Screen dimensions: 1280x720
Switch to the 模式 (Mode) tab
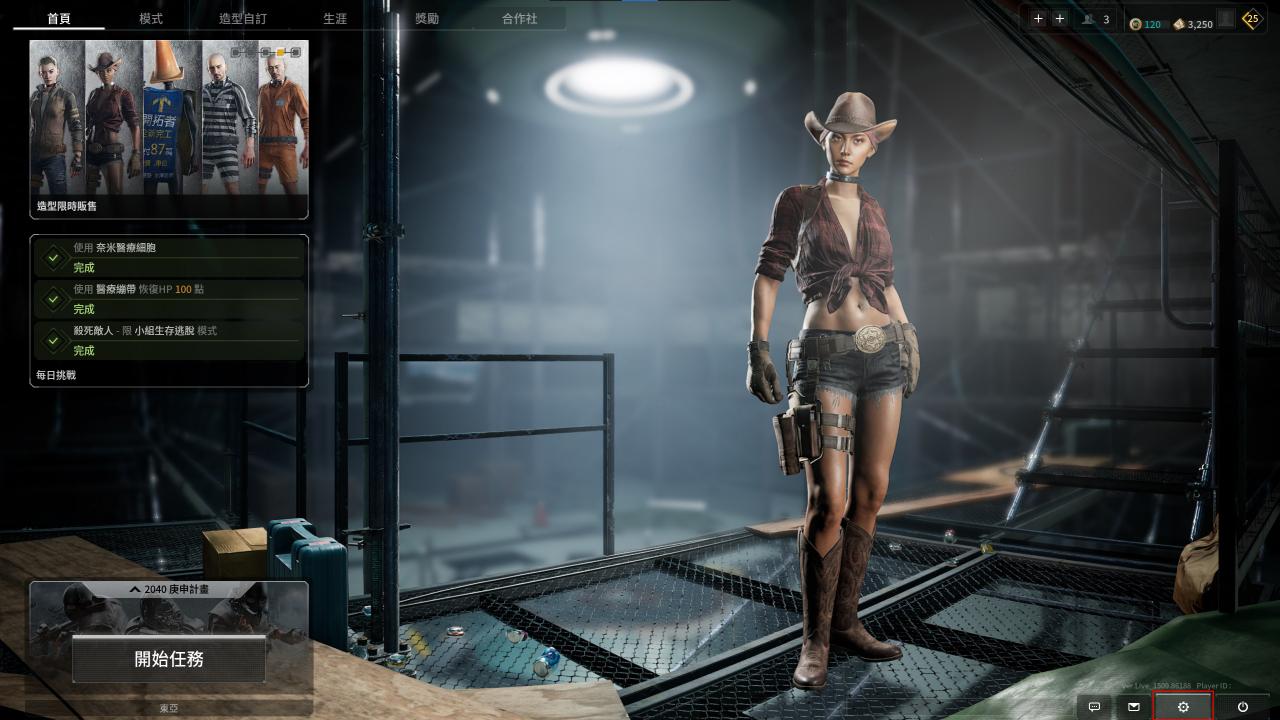click(151, 19)
